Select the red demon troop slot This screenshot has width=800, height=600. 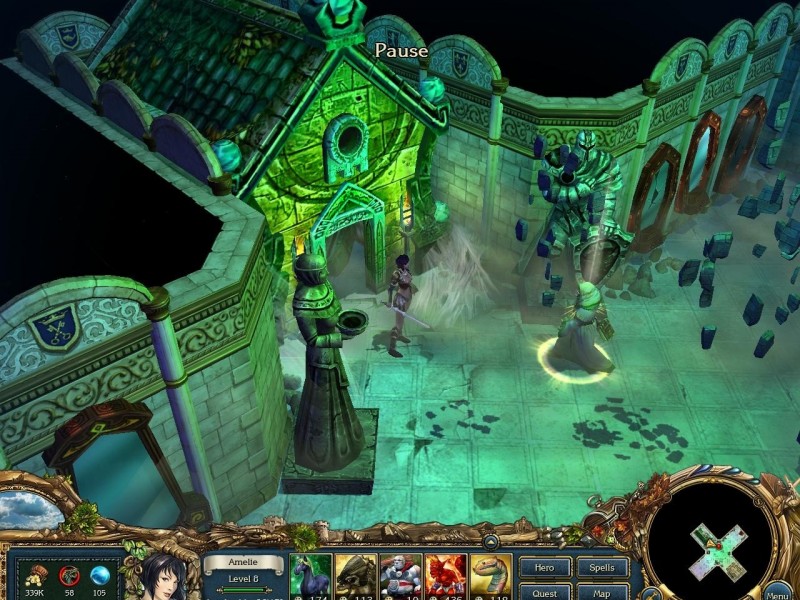coord(446,577)
